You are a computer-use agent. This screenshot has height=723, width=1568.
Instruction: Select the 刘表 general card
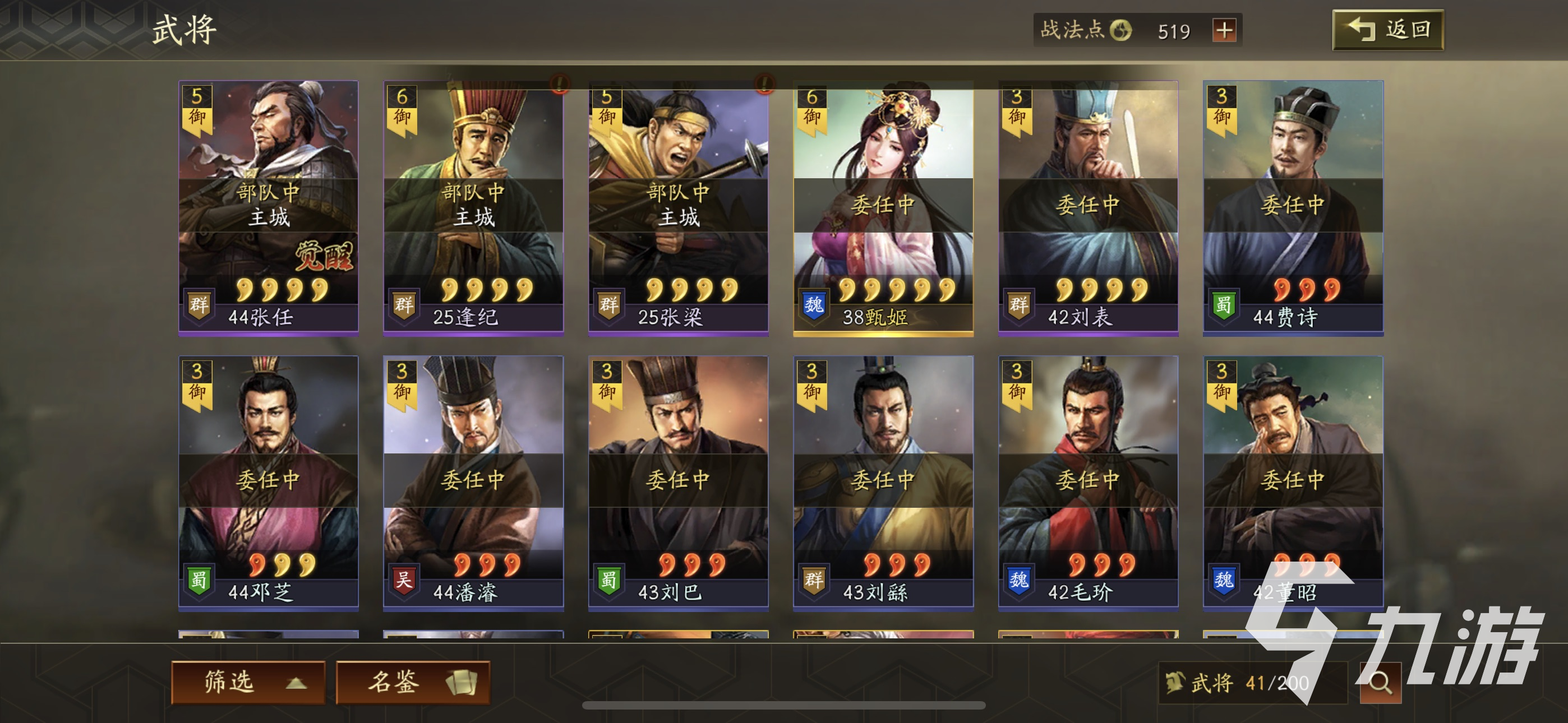point(1089,207)
